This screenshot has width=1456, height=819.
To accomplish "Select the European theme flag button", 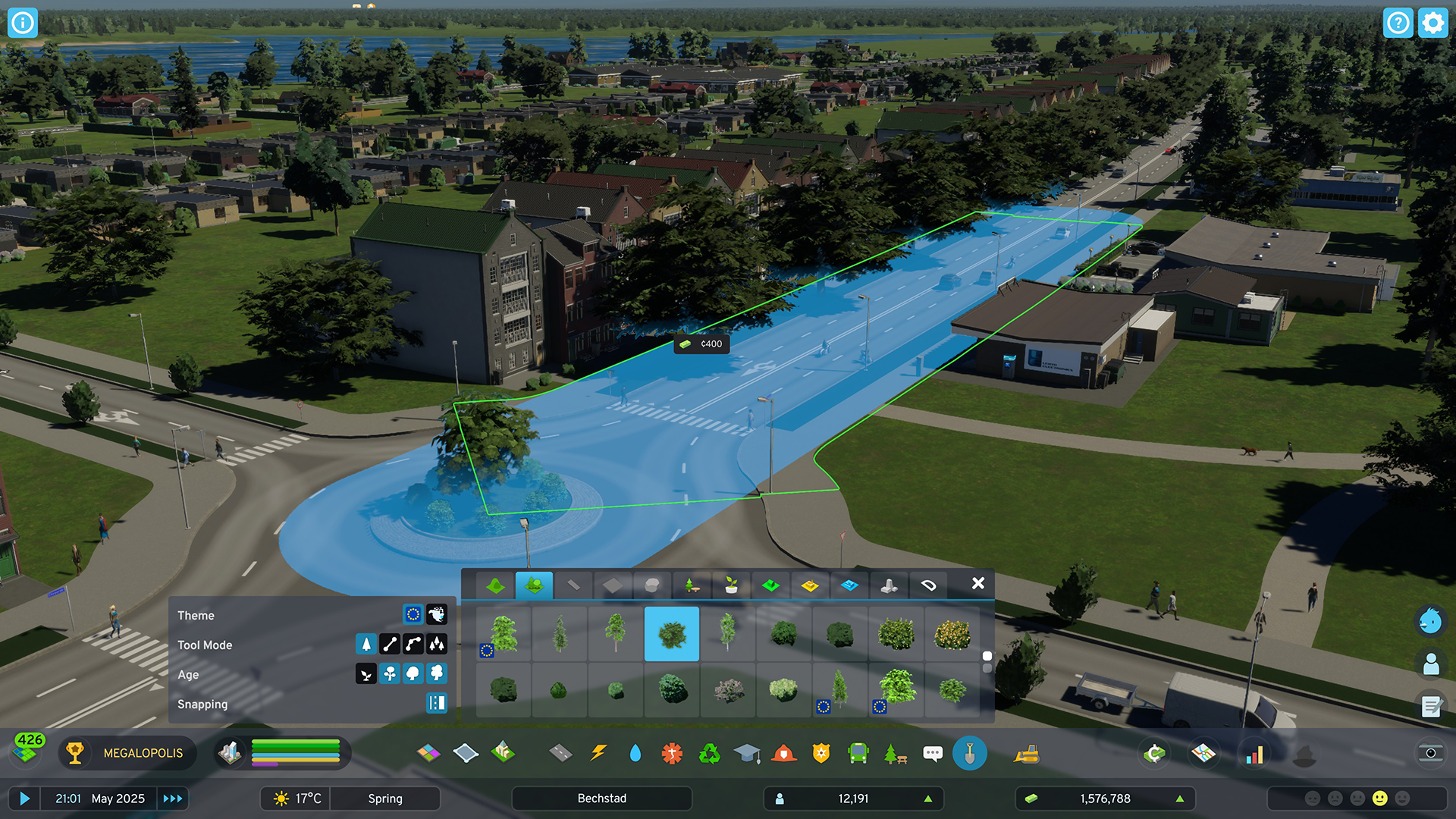I will pyautogui.click(x=413, y=614).
